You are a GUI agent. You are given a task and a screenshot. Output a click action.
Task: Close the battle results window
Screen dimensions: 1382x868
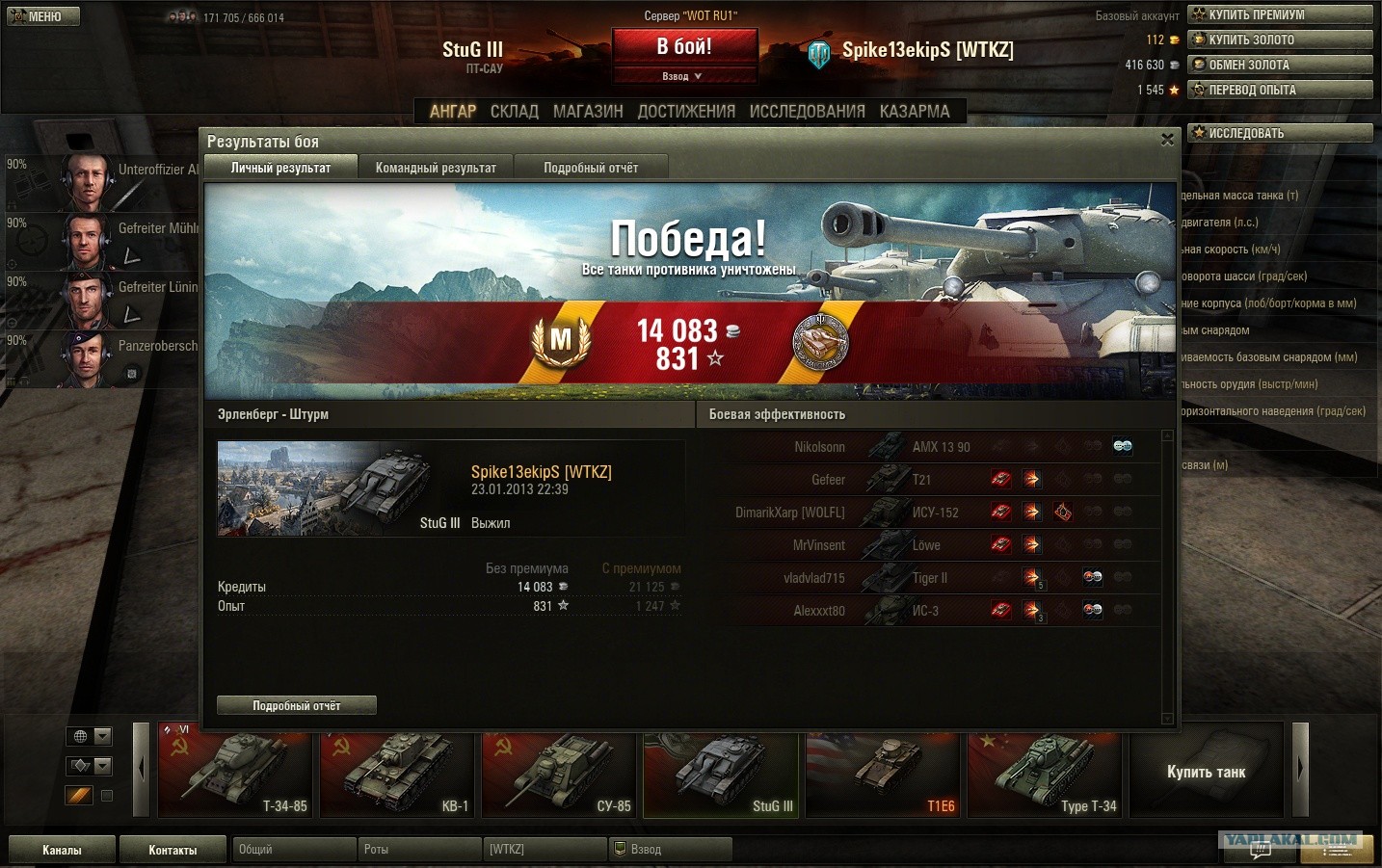[x=1167, y=140]
